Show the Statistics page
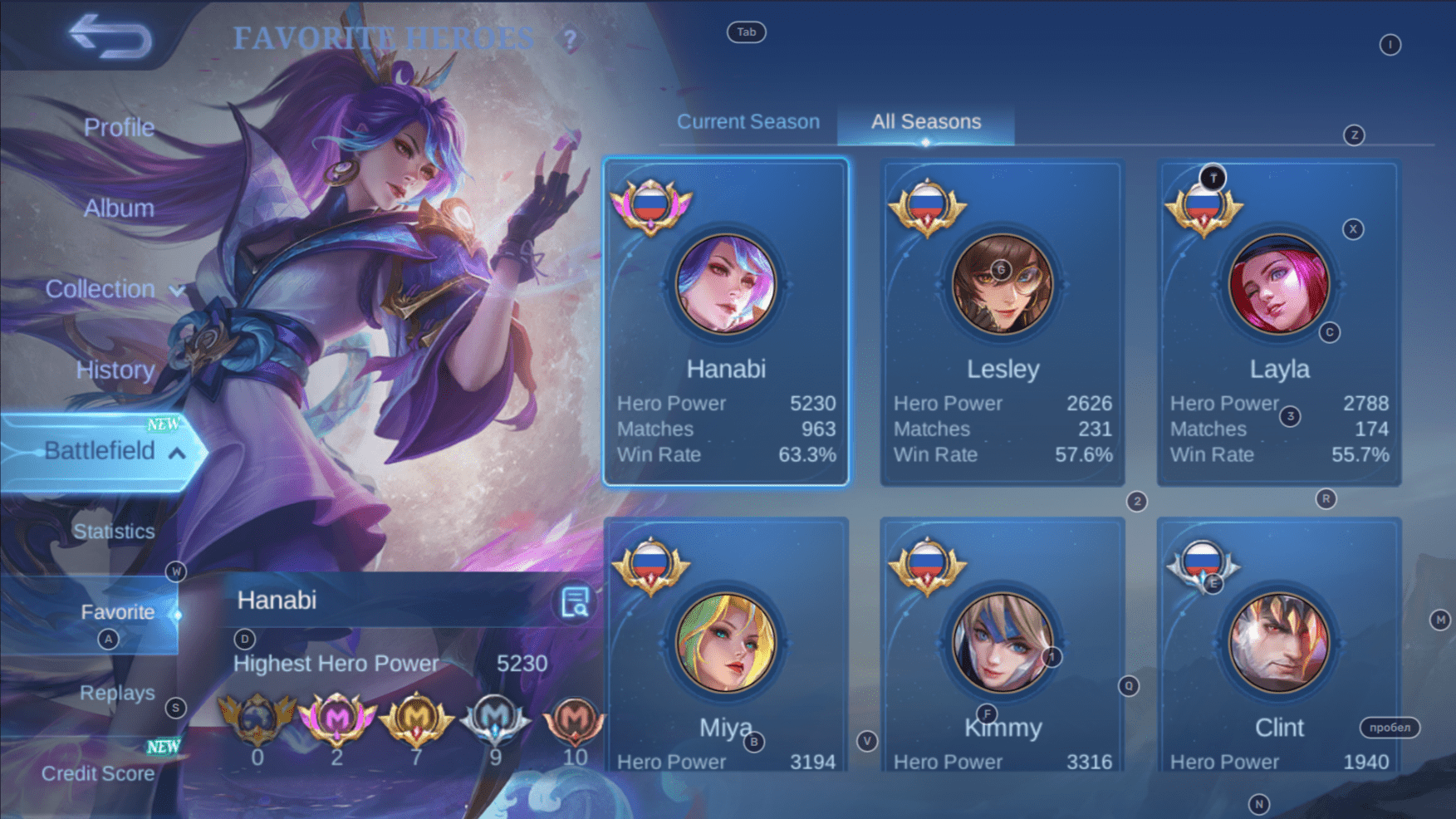Screen dimensions: 1456x819 click(x=114, y=532)
